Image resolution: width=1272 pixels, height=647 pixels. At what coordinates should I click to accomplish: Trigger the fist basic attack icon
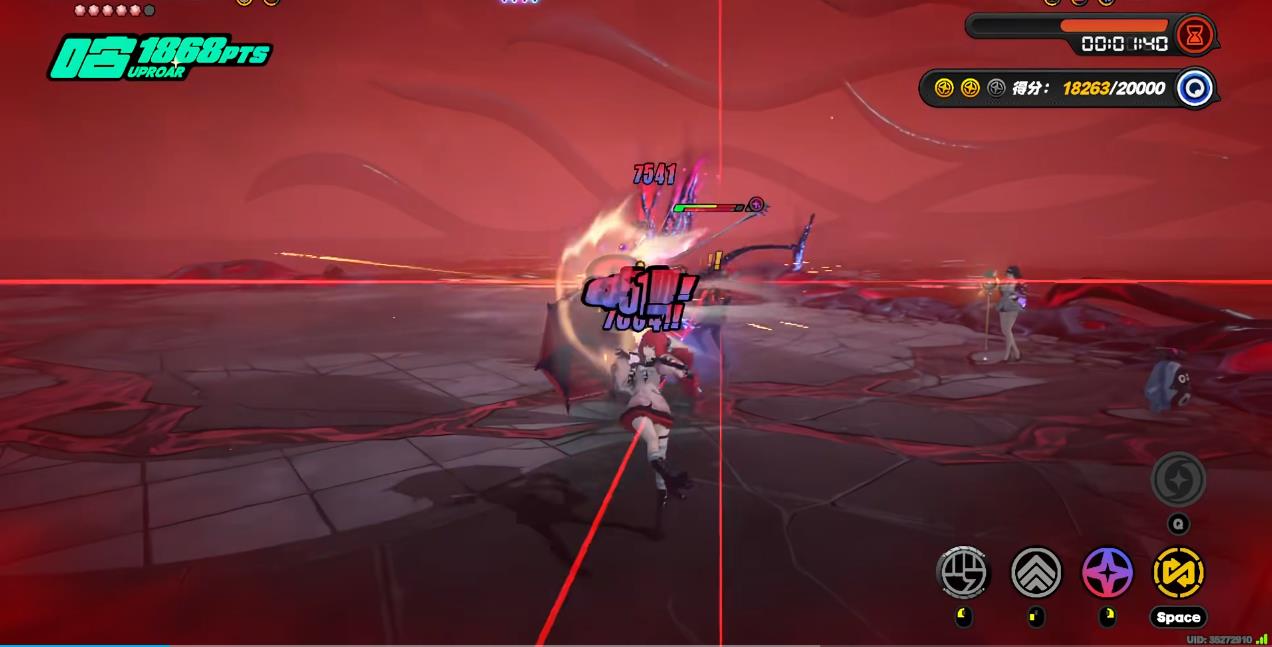962,572
